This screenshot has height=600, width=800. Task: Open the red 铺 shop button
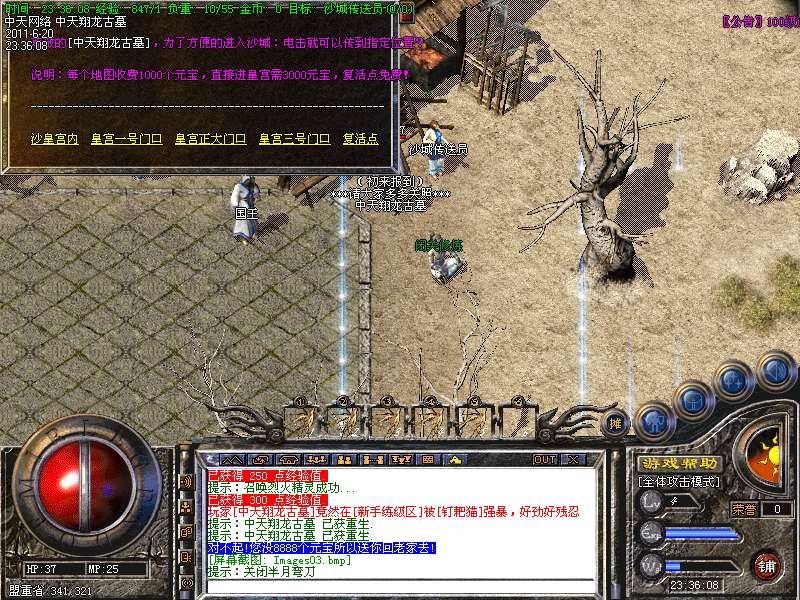(x=766, y=564)
